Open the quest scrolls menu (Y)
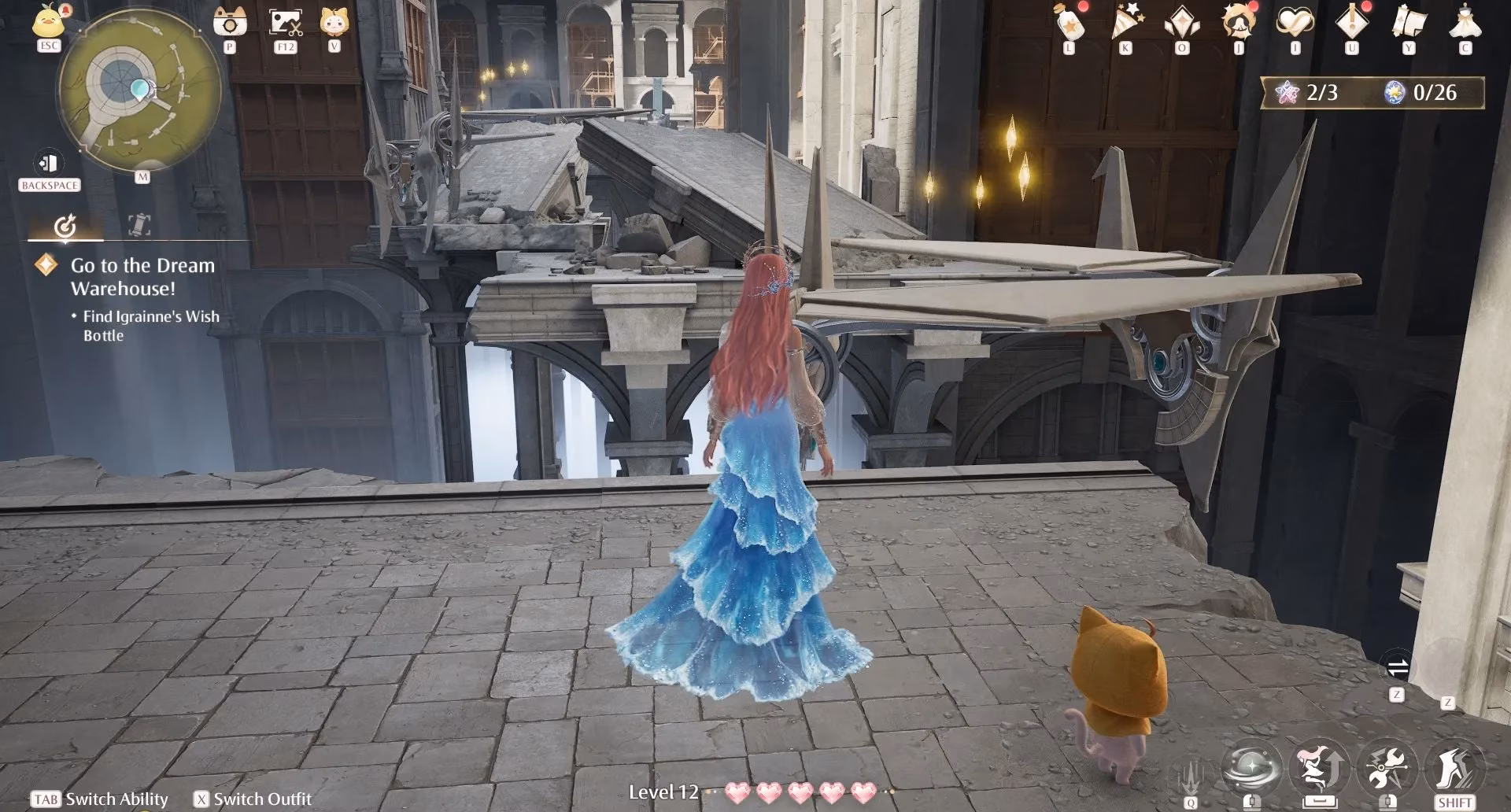Image resolution: width=1511 pixels, height=812 pixels. [x=1408, y=24]
